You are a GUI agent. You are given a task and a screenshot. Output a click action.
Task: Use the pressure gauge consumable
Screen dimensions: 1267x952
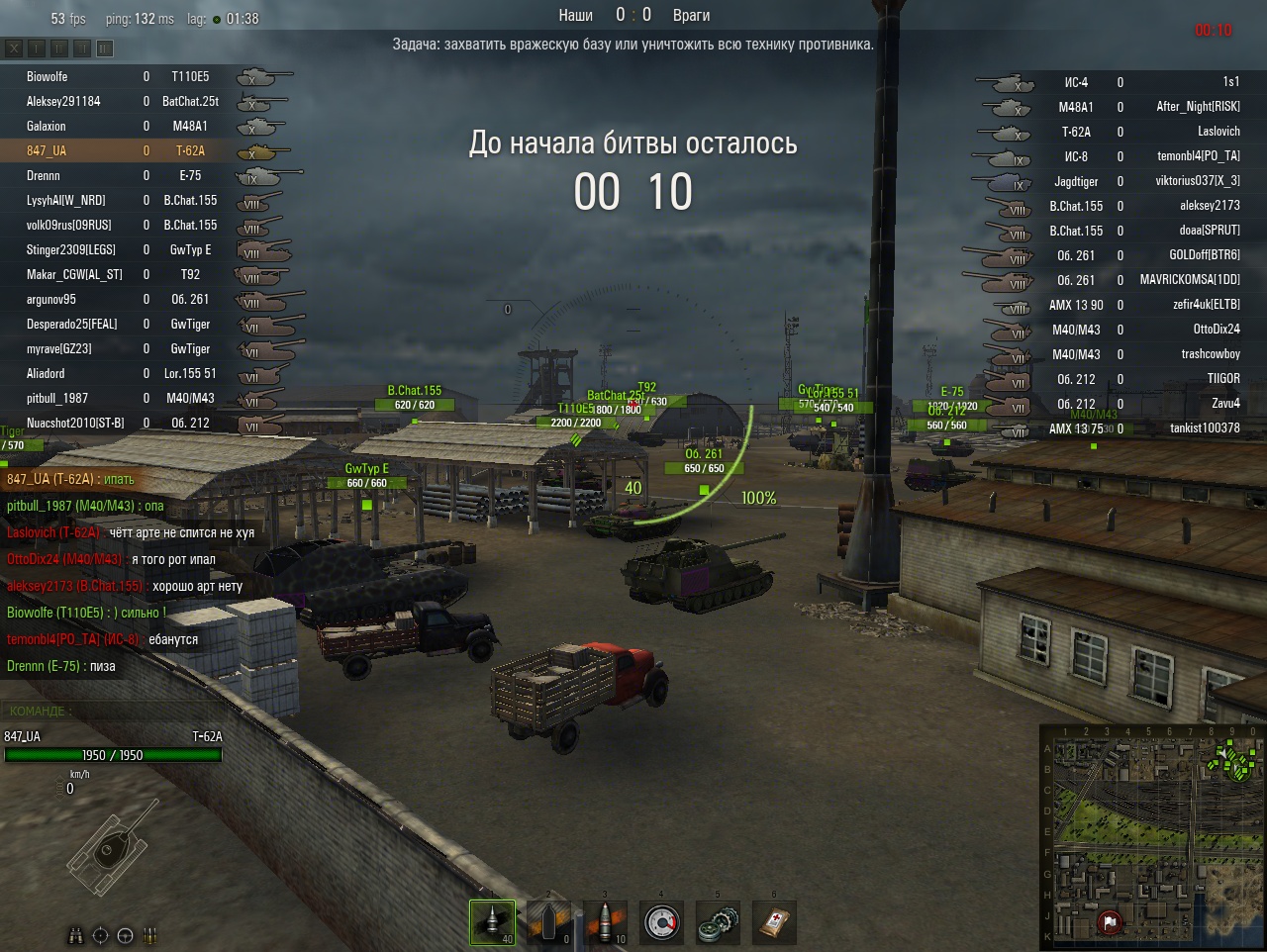click(662, 922)
